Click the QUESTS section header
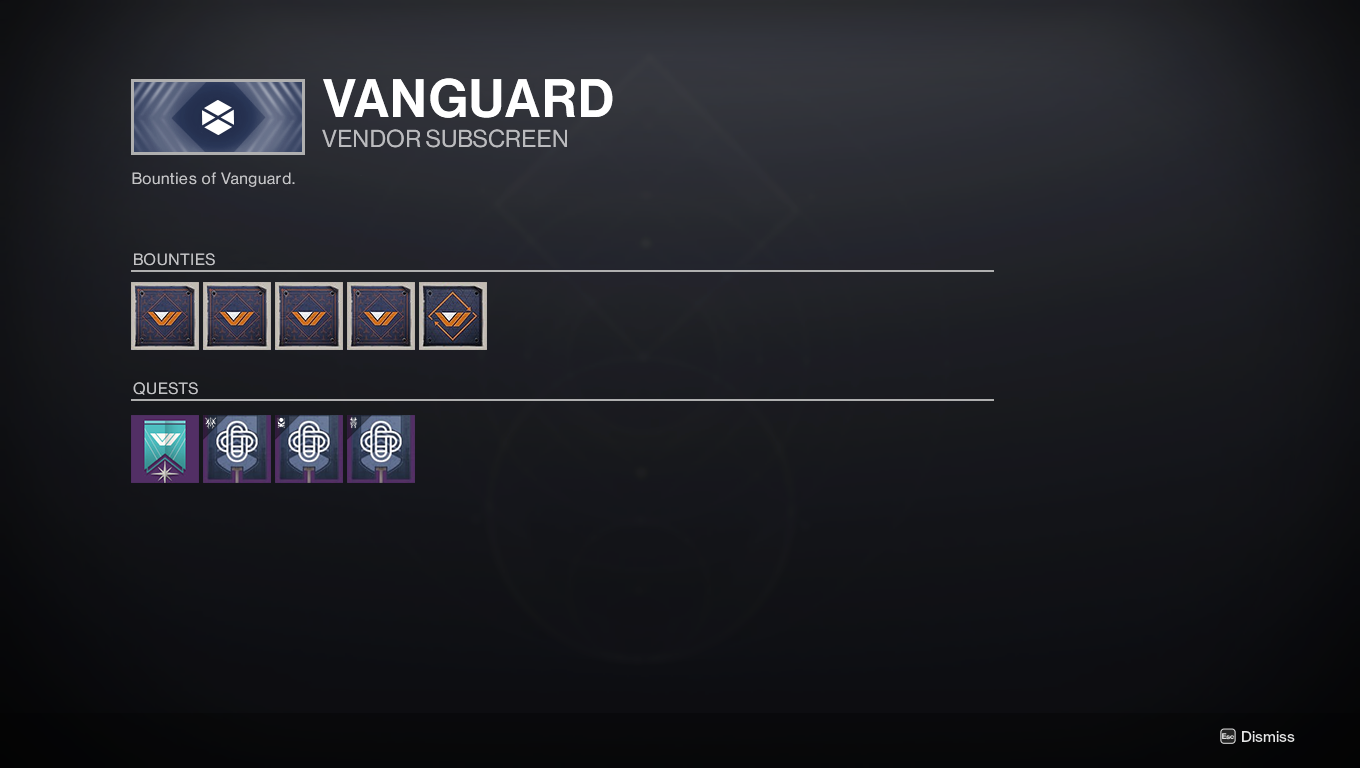This screenshot has height=768, width=1360. [x=166, y=388]
